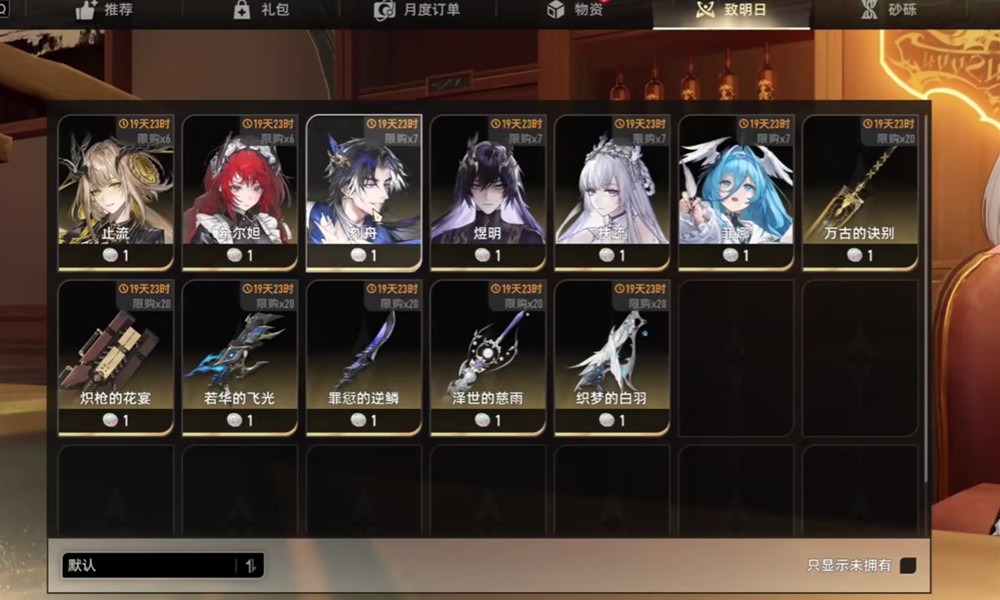The height and width of the screenshot is (600, 1000).
Task: Select the 致明日 tab
Action: (x=731, y=11)
